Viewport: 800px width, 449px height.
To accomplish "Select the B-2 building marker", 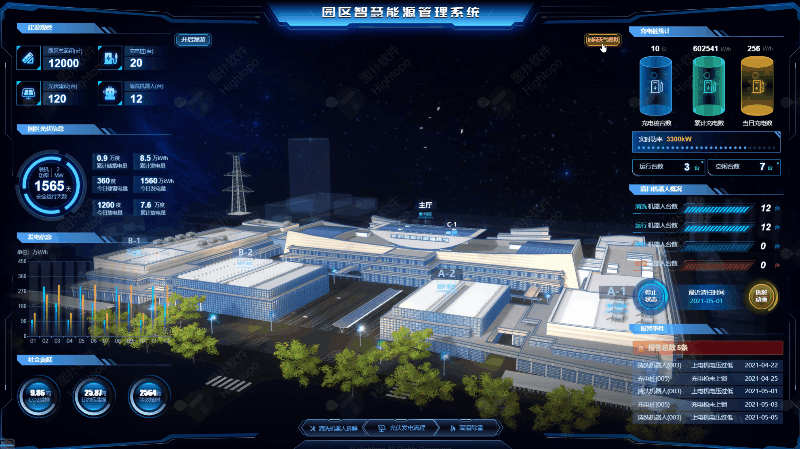I will (246, 252).
